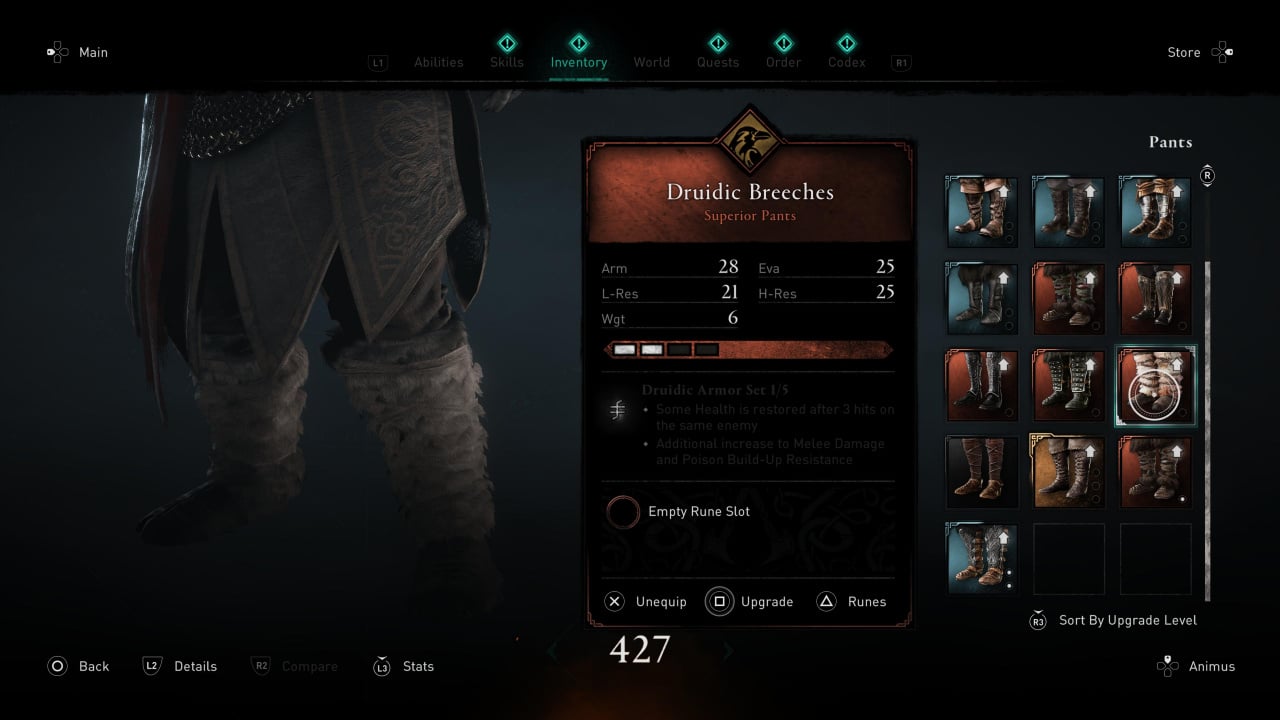
Task: Select the Inventory tab
Action: click(x=578, y=62)
